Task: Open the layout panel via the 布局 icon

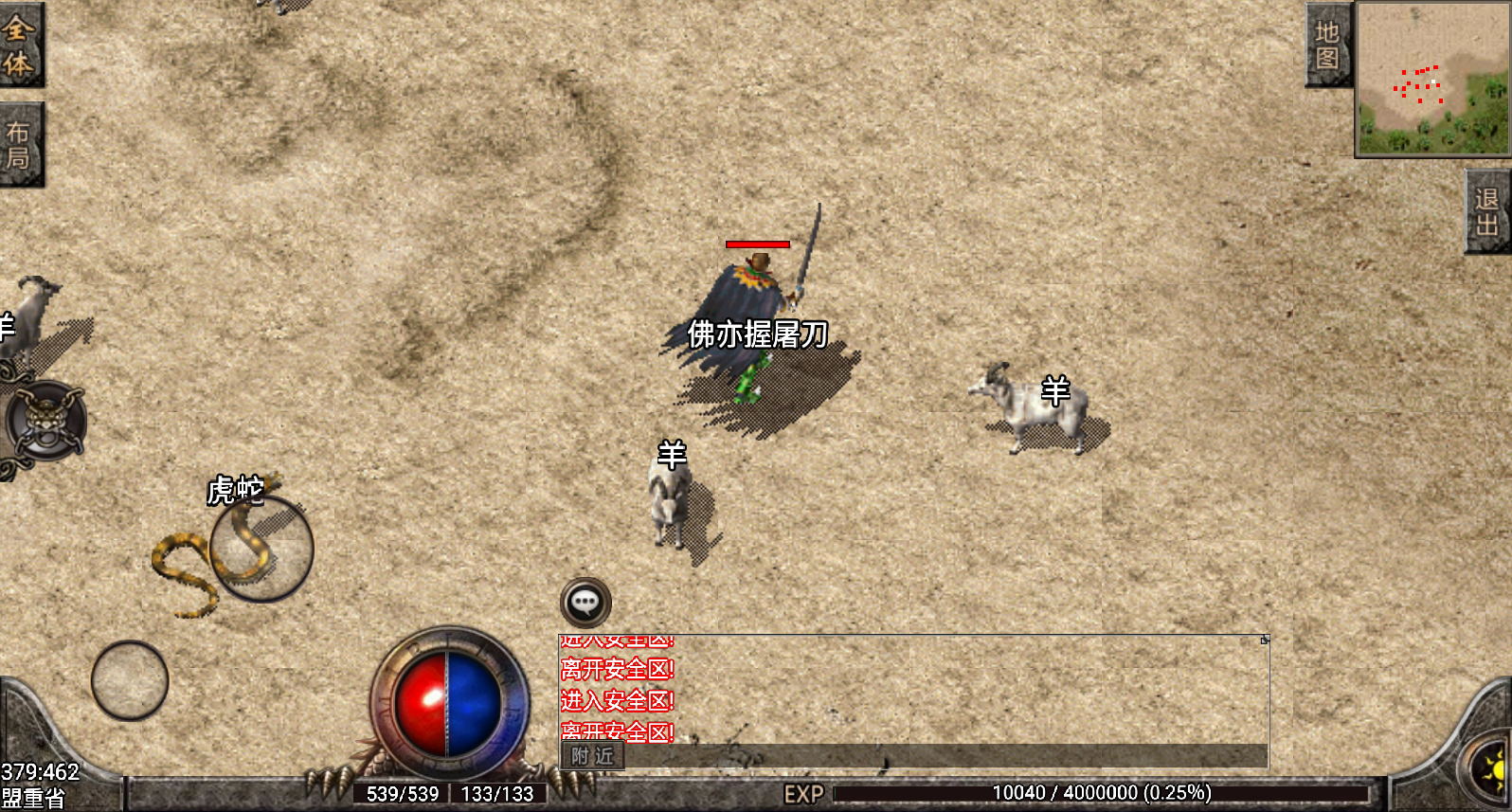Action: (23, 142)
